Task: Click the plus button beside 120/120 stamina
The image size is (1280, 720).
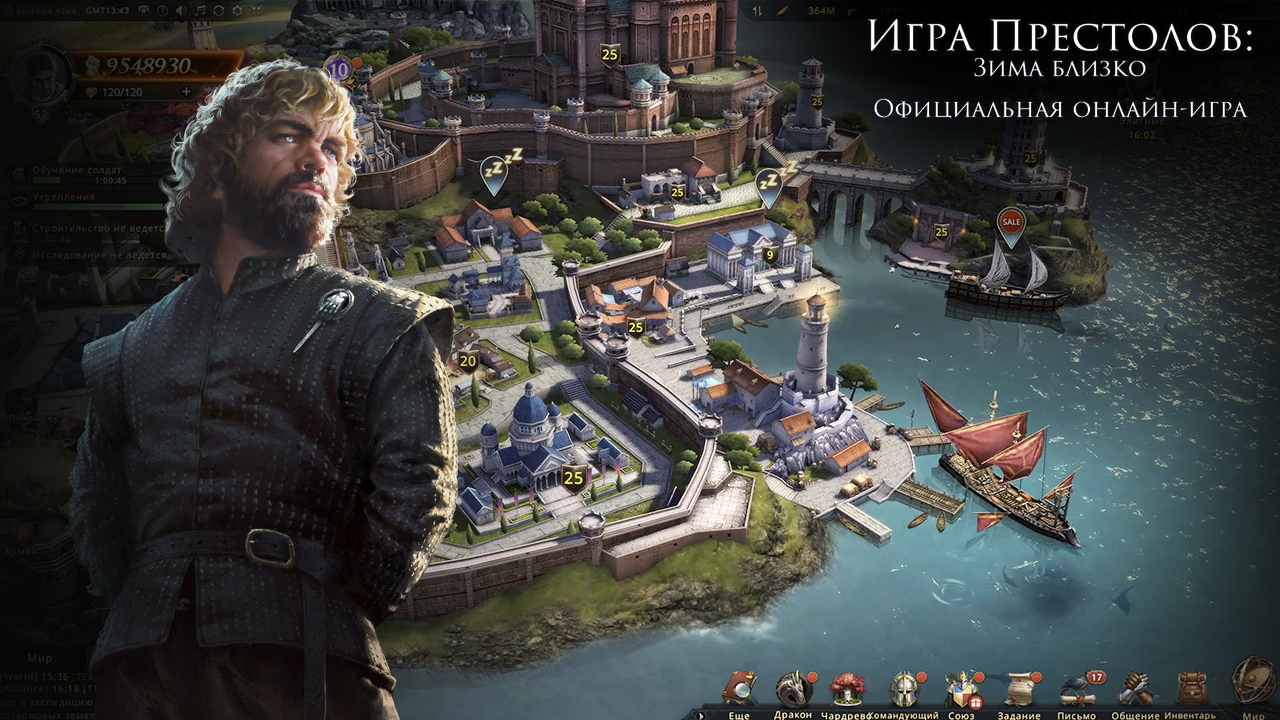Action: 185,91
